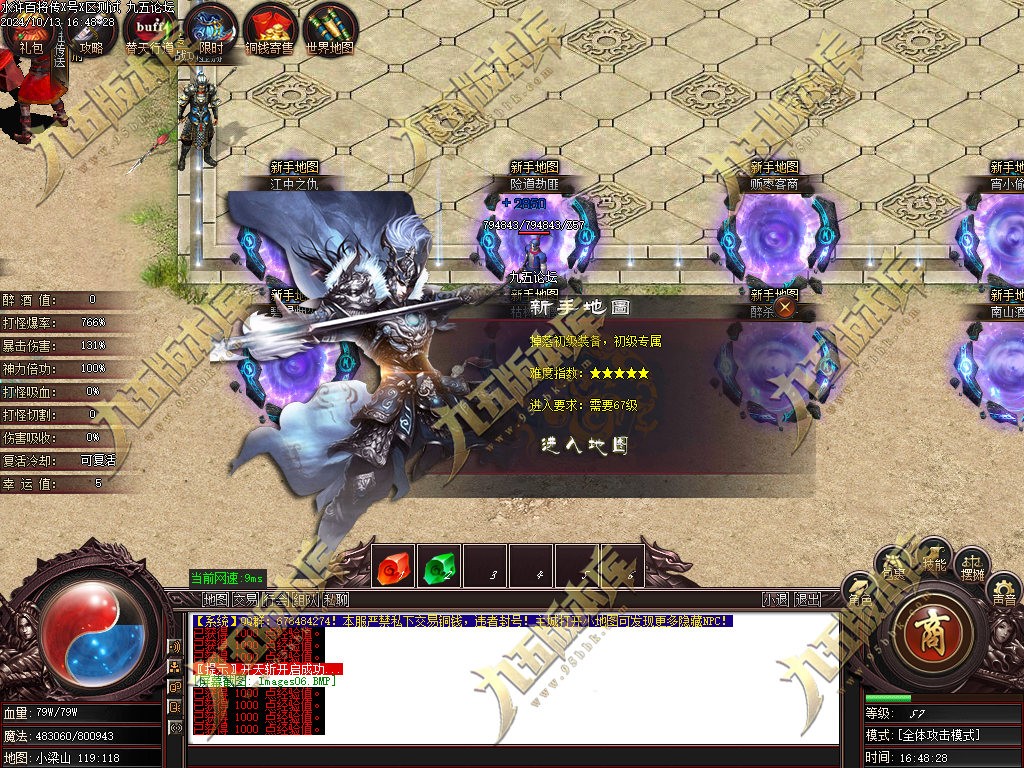Click the 地图 map button above the chat
The width and height of the screenshot is (1024, 768).
(215, 600)
